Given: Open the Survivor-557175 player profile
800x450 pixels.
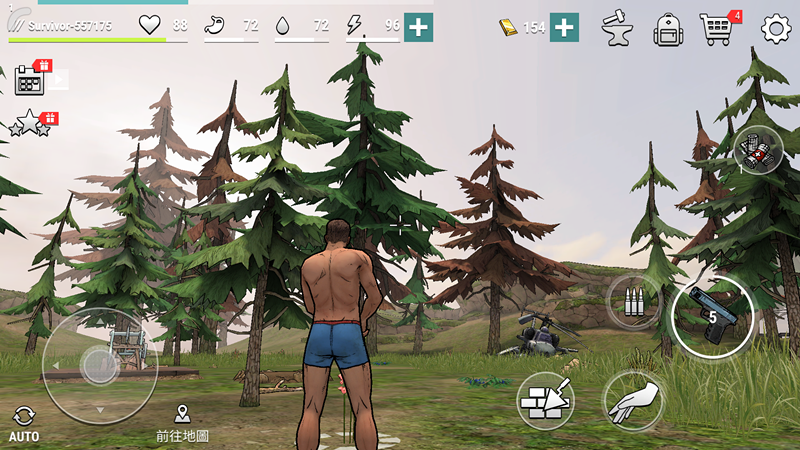Looking at the screenshot, I should click(70, 25).
